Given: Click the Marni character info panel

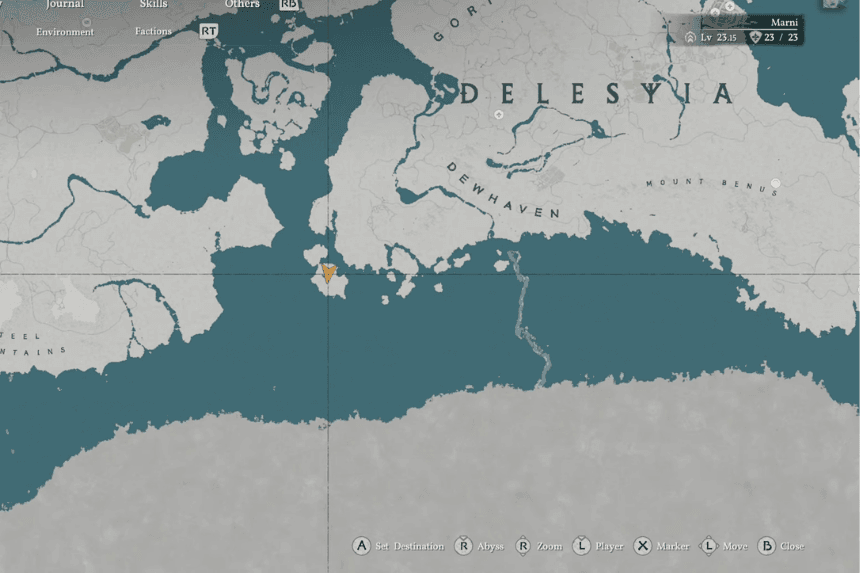Looking at the screenshot, I should tap(744, 29).
